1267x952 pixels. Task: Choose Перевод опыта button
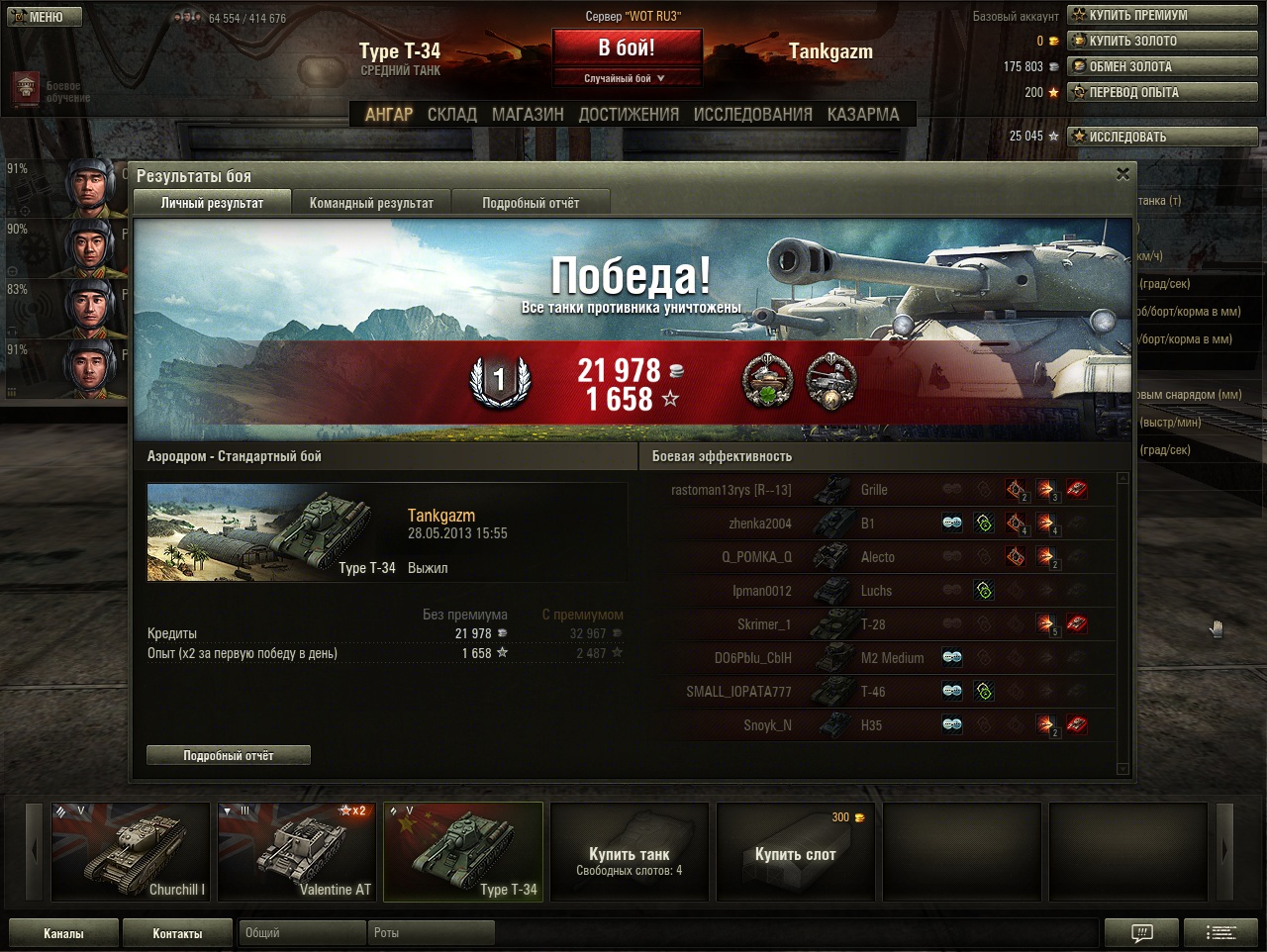(1162, 93)
